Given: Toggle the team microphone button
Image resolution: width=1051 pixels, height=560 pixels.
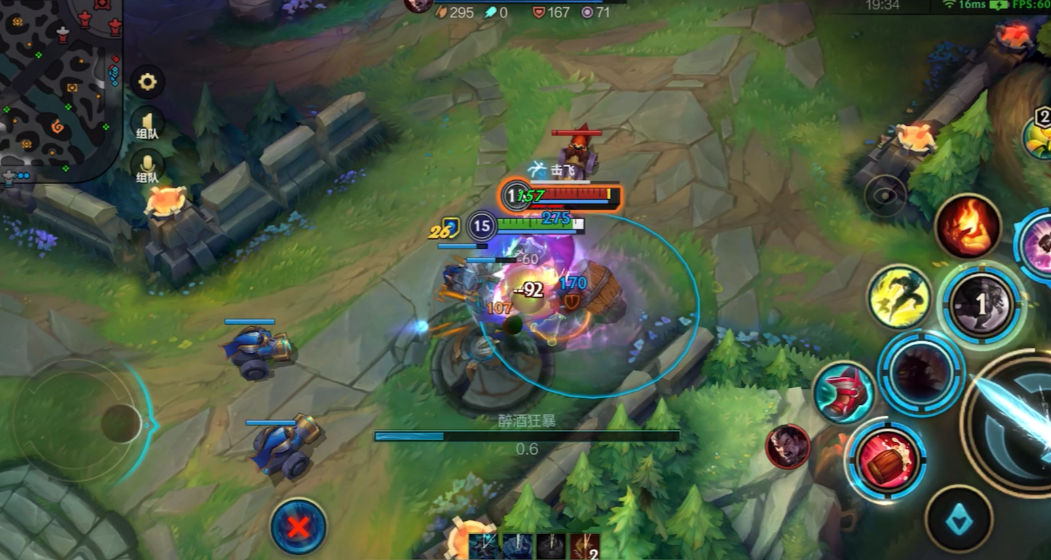Looking at the screenshot, I should (147, 168).
